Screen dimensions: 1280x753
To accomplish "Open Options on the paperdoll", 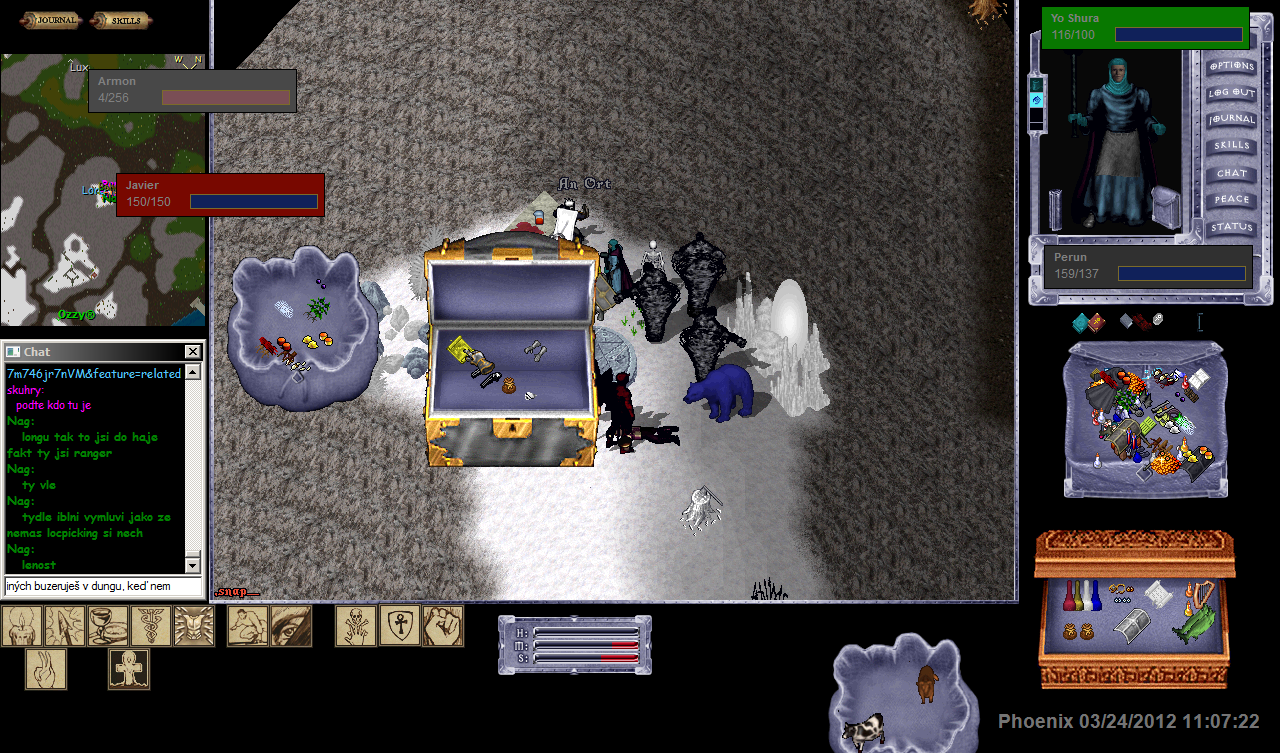I will click(x=1231, y=66).
